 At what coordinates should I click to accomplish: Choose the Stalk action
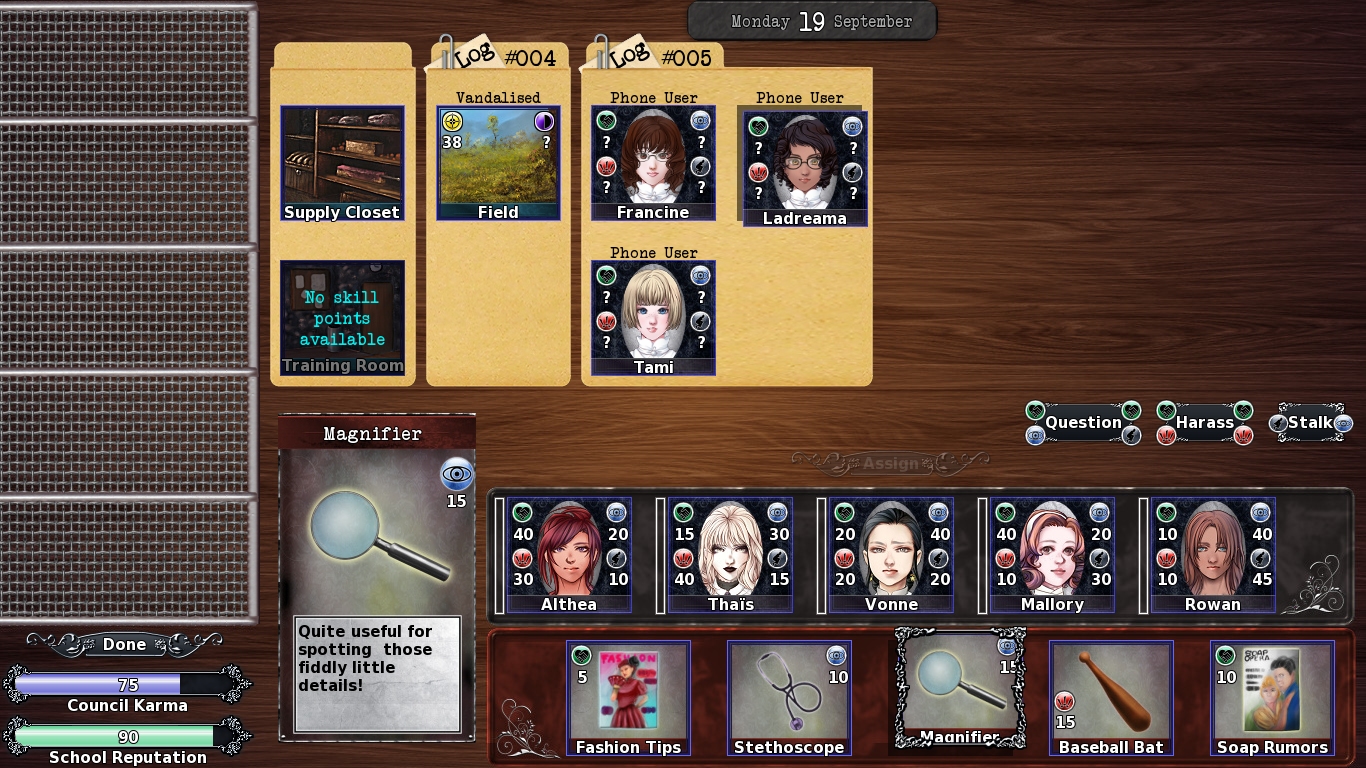point(1310,423)
